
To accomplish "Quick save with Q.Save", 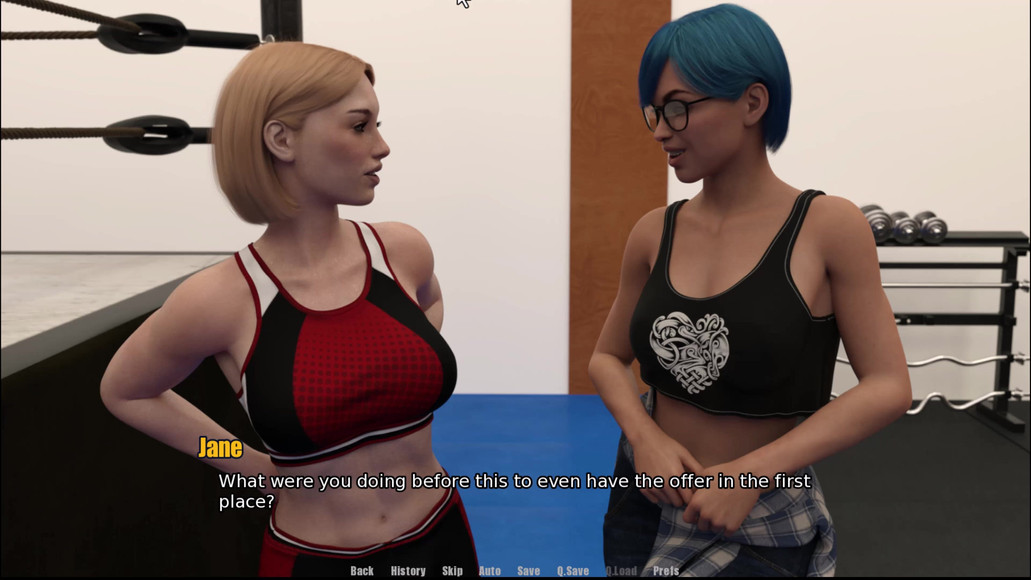I will tap(573, 571).
